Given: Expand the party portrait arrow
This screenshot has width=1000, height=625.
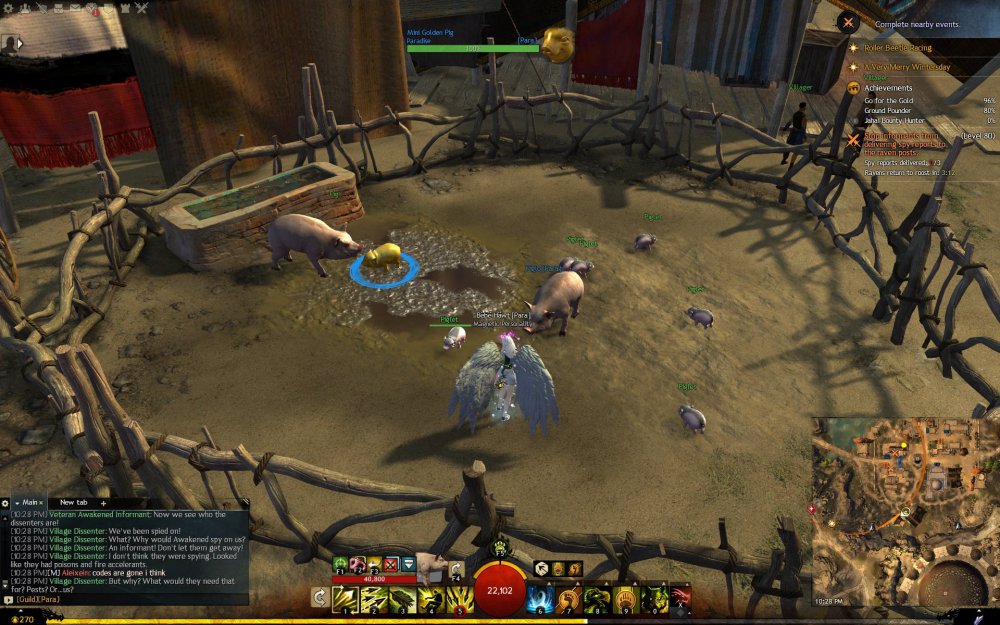Looking at the screenshot, I should click(x=21, y=44).
